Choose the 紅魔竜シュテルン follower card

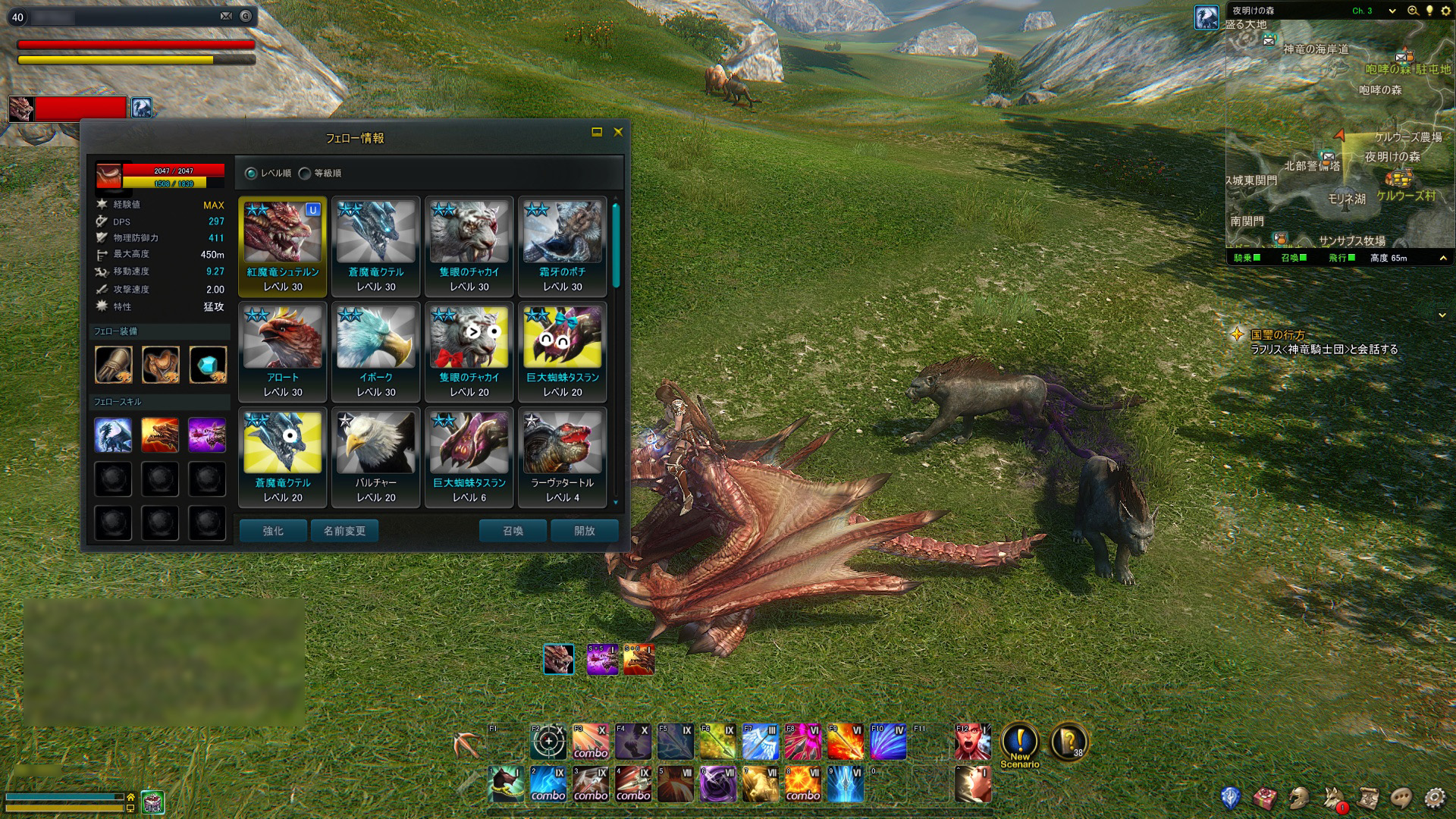(x=283, y=246)
